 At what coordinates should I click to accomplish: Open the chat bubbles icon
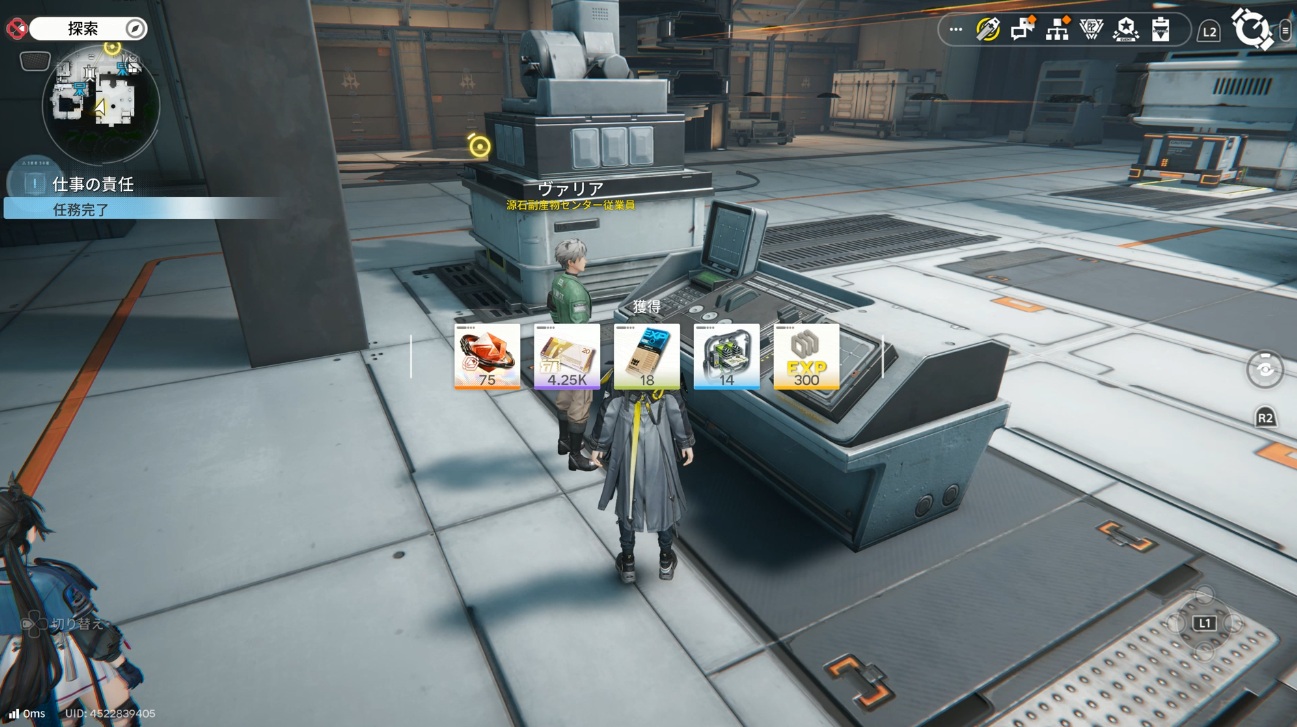point(1022,30)
